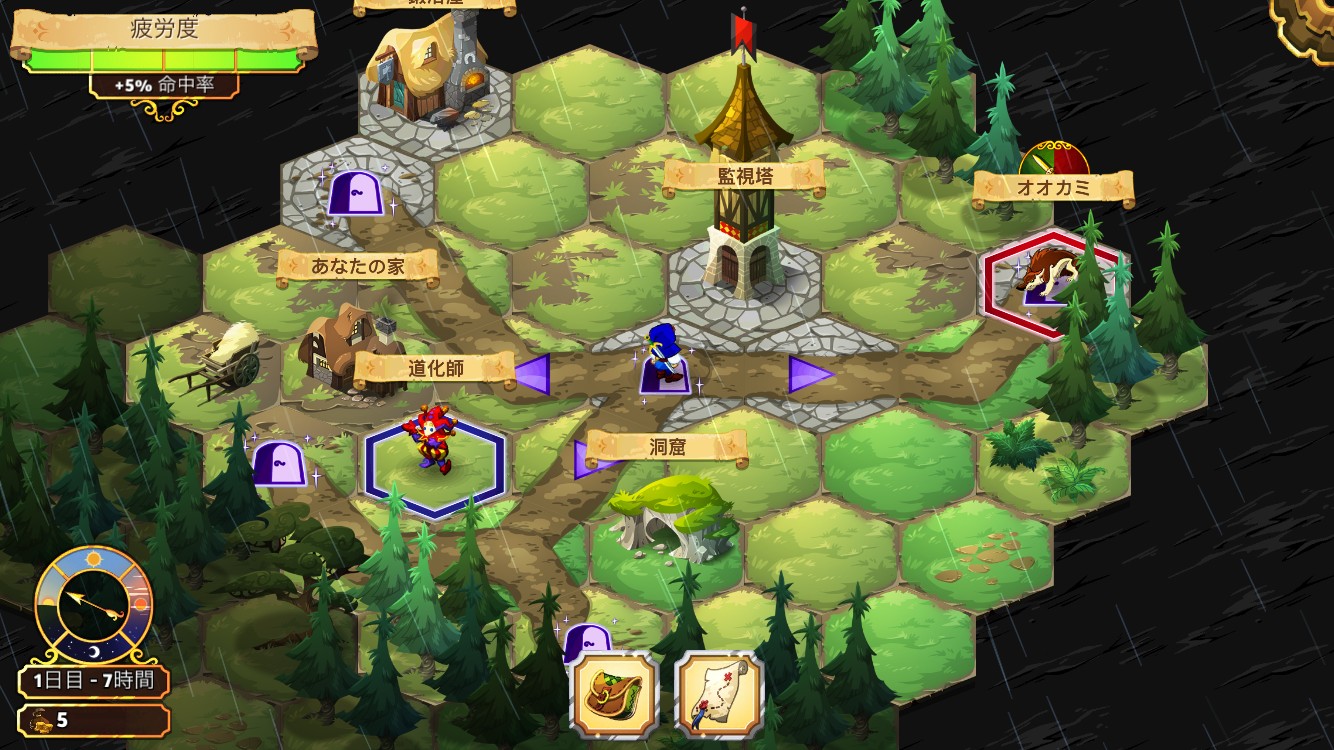Viewport: 1334px width, 750px height.
Task: Select the 洞窟 cave label
Action: [x=667, y=447]
